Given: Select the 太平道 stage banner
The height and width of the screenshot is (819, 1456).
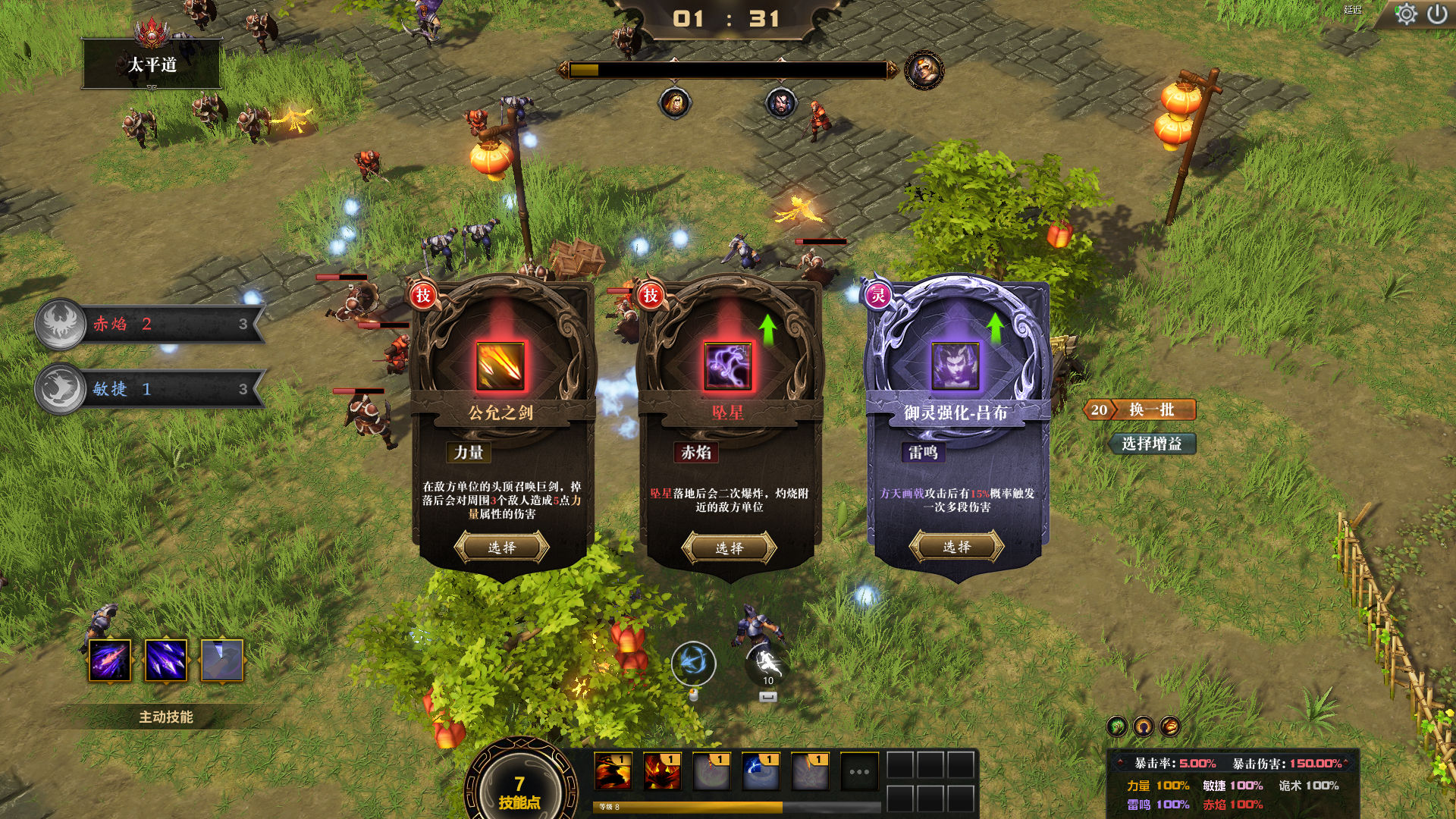Looking at the screenshot, I should click(x=152, y=64).
